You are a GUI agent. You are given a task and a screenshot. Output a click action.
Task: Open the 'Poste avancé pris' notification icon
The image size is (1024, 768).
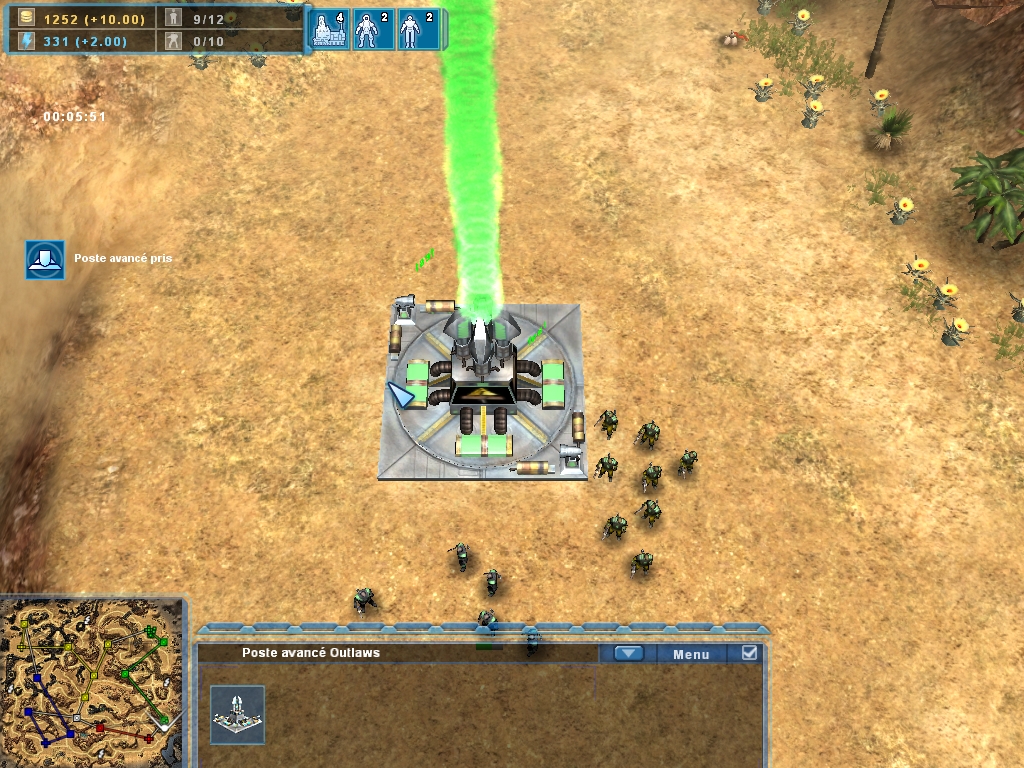pos(45,259)
